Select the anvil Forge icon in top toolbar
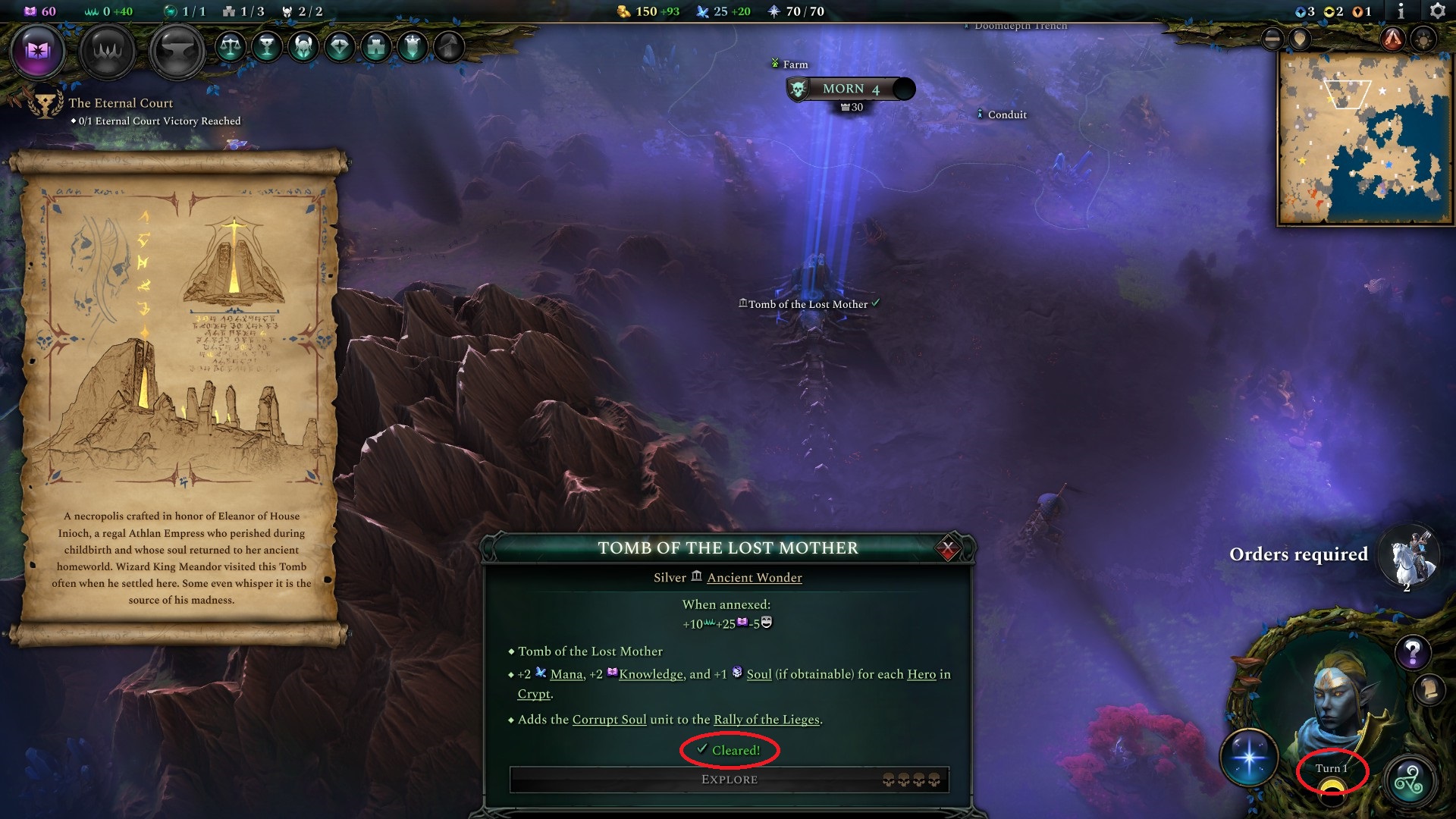The height and width of the screenshot is (819, 1456). click(x=175, y=51)
